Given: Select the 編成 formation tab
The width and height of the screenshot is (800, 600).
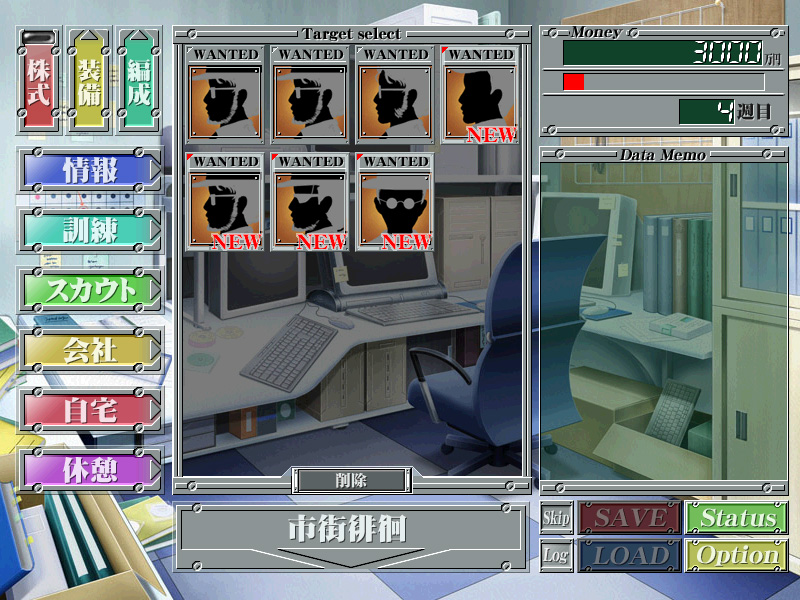Looking at the screenshot, I should [138, 82].
